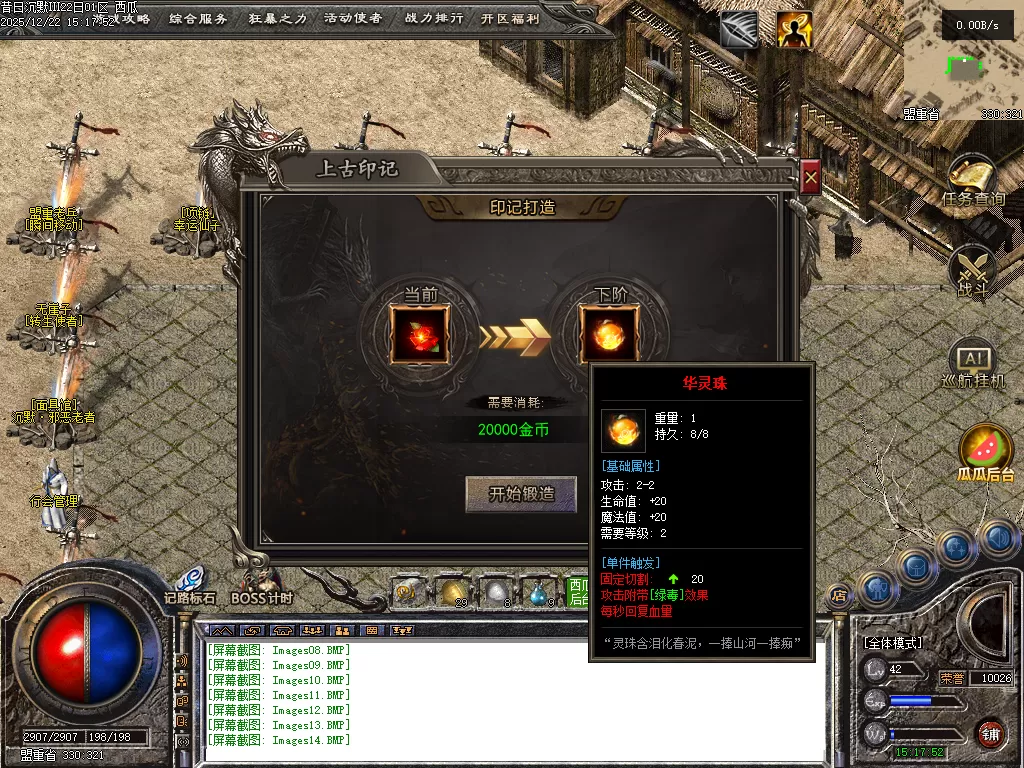
Task: Open the 战斗 crossed-swords icon
Action: click(972, 268)
